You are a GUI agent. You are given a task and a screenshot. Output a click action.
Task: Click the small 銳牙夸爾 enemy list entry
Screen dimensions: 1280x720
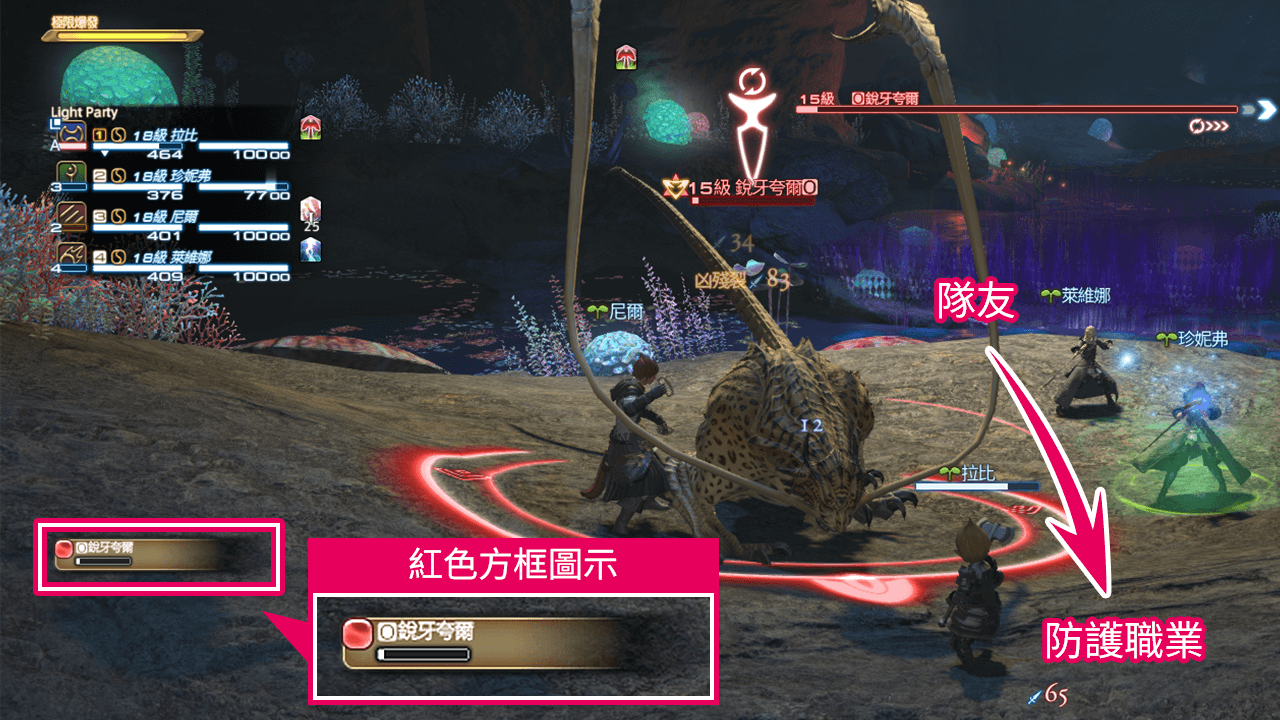(140, 554)
